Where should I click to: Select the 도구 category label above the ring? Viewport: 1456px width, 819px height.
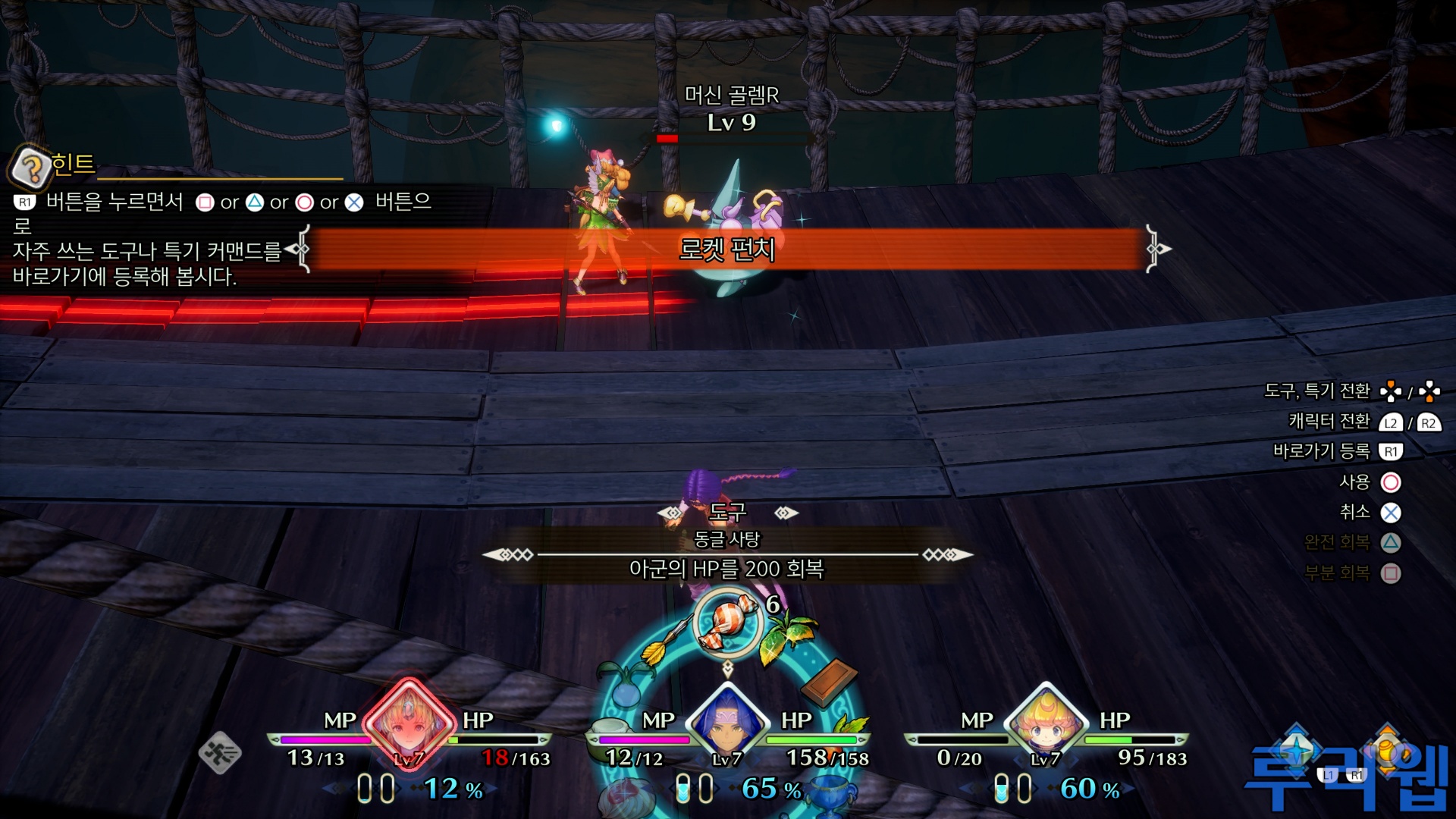click(726, 513)
